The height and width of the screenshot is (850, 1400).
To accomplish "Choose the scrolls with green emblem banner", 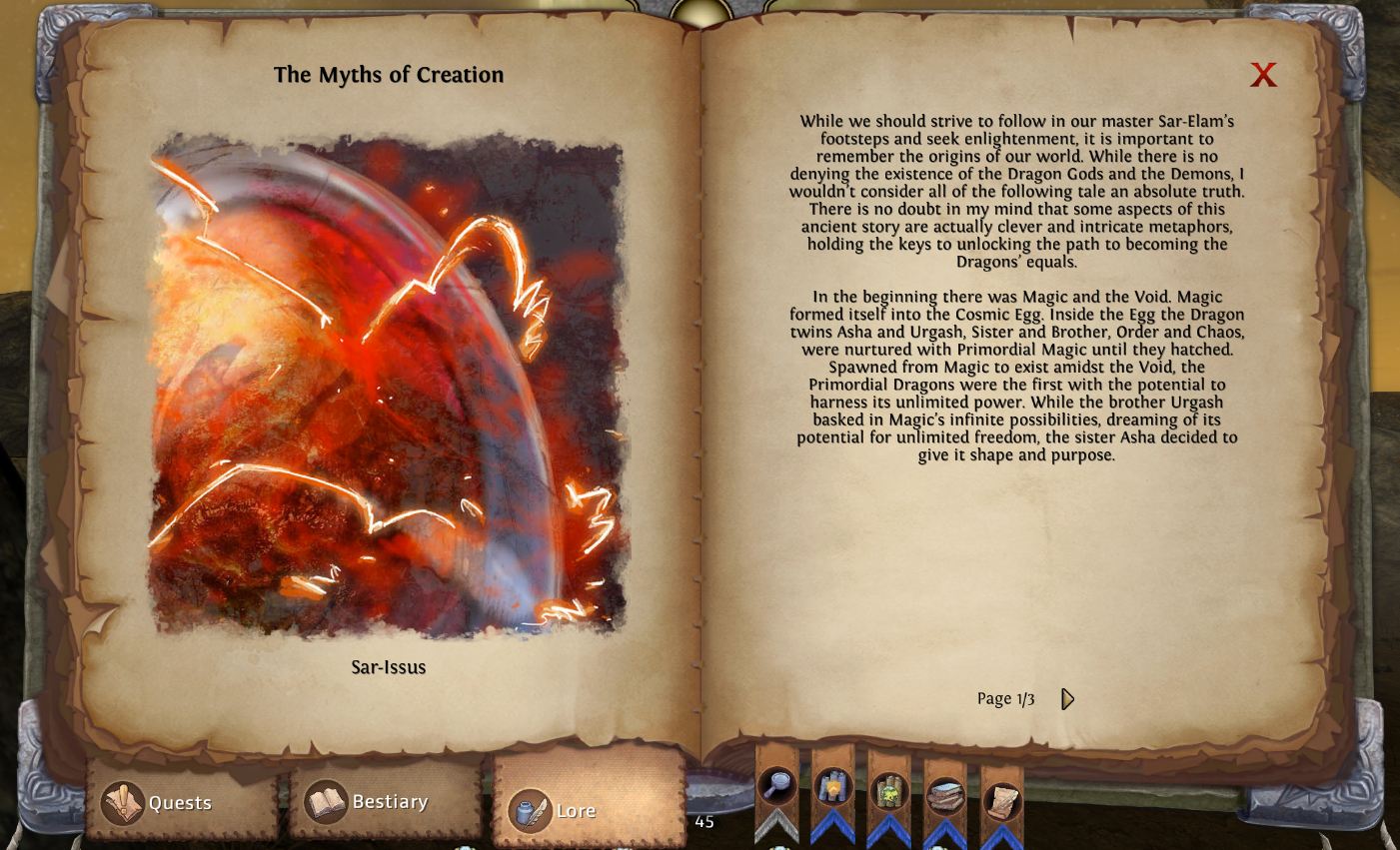I will [888, 793].
